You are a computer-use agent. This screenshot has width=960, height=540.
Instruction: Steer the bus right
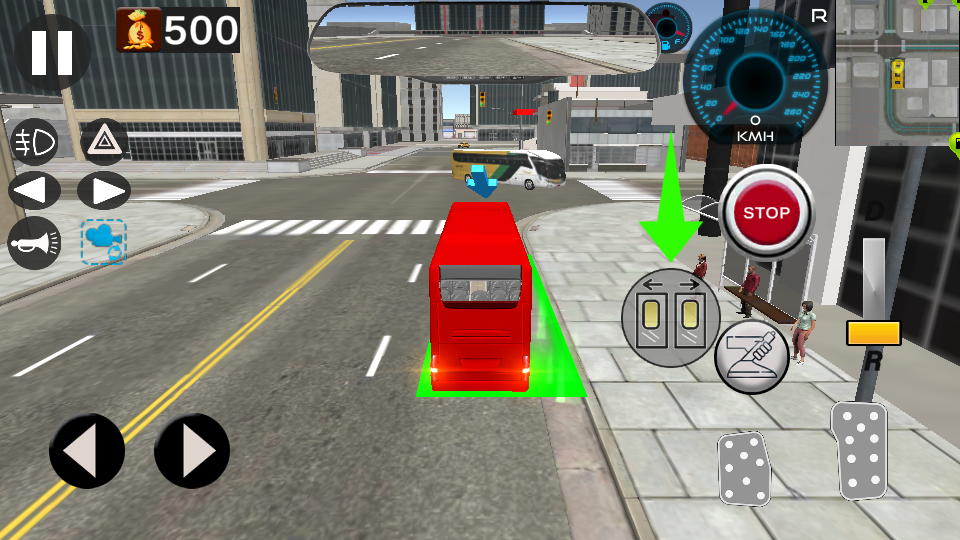click(192, 451)
